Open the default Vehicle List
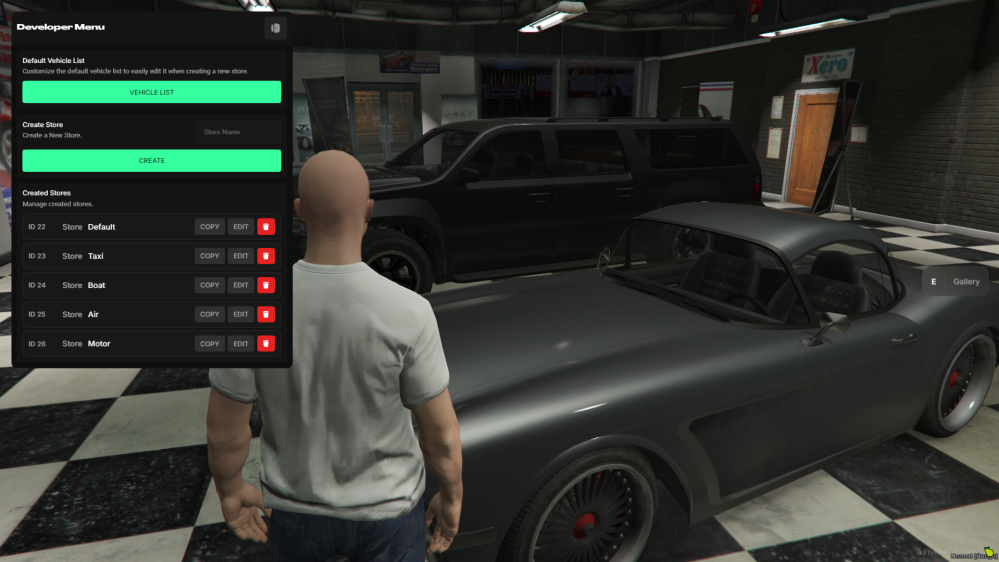The image size is (999, 562). coord(151,92)
